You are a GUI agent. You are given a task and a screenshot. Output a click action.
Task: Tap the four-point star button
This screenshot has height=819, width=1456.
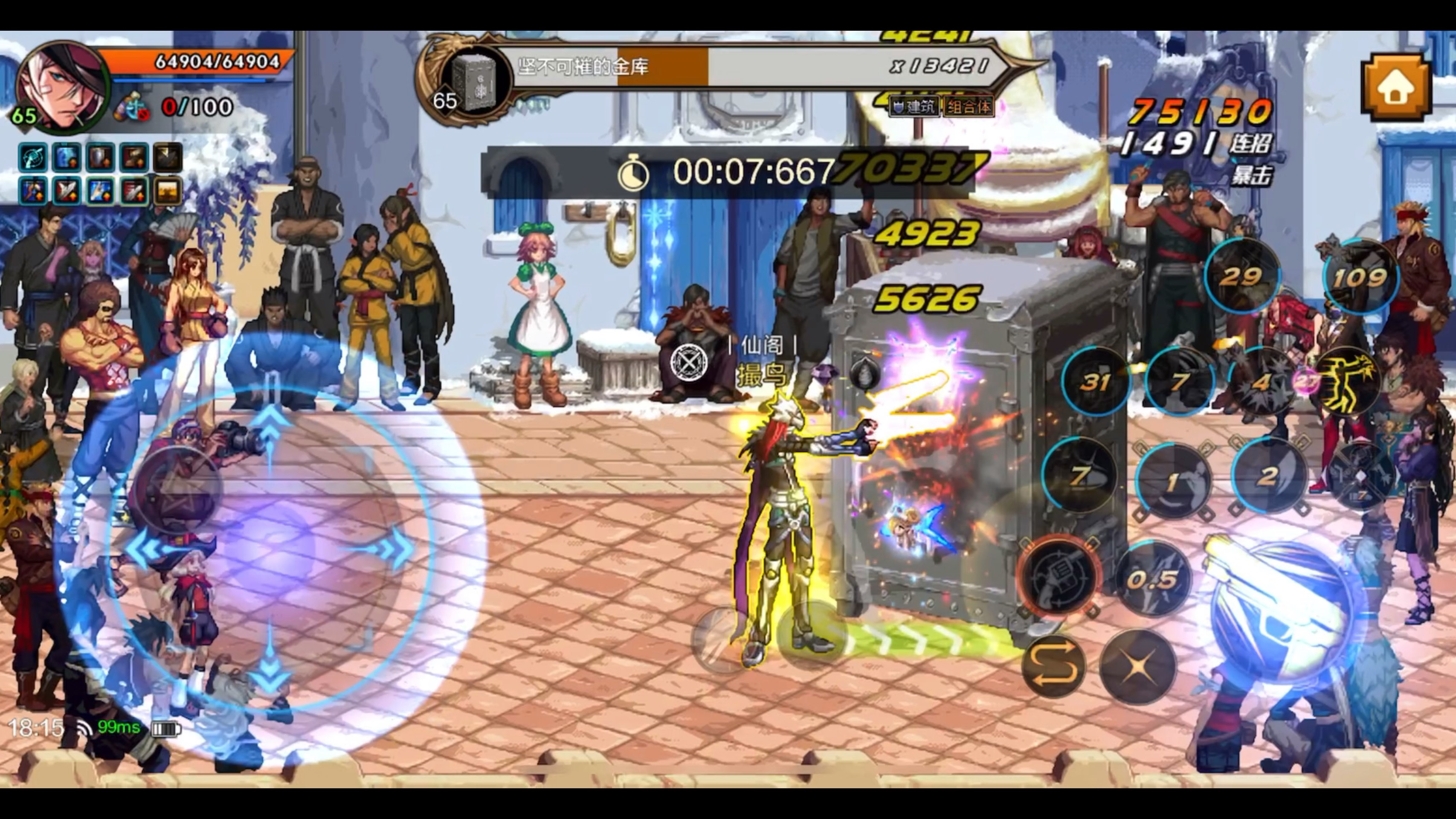click(1137, 666)
